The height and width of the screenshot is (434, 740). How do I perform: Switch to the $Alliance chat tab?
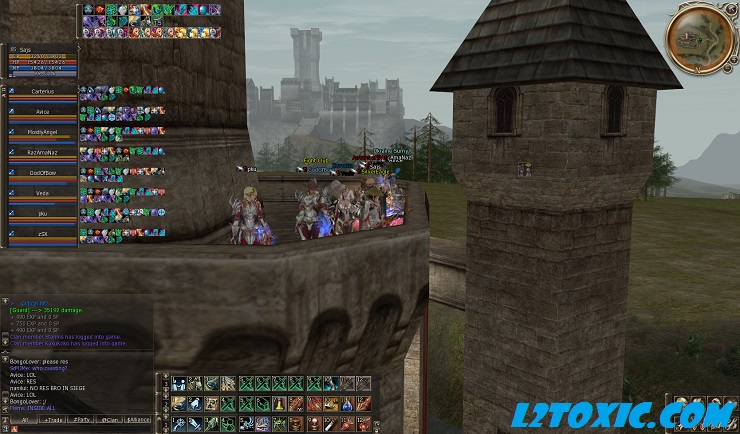pyautogui.click(x=139, y=420)
